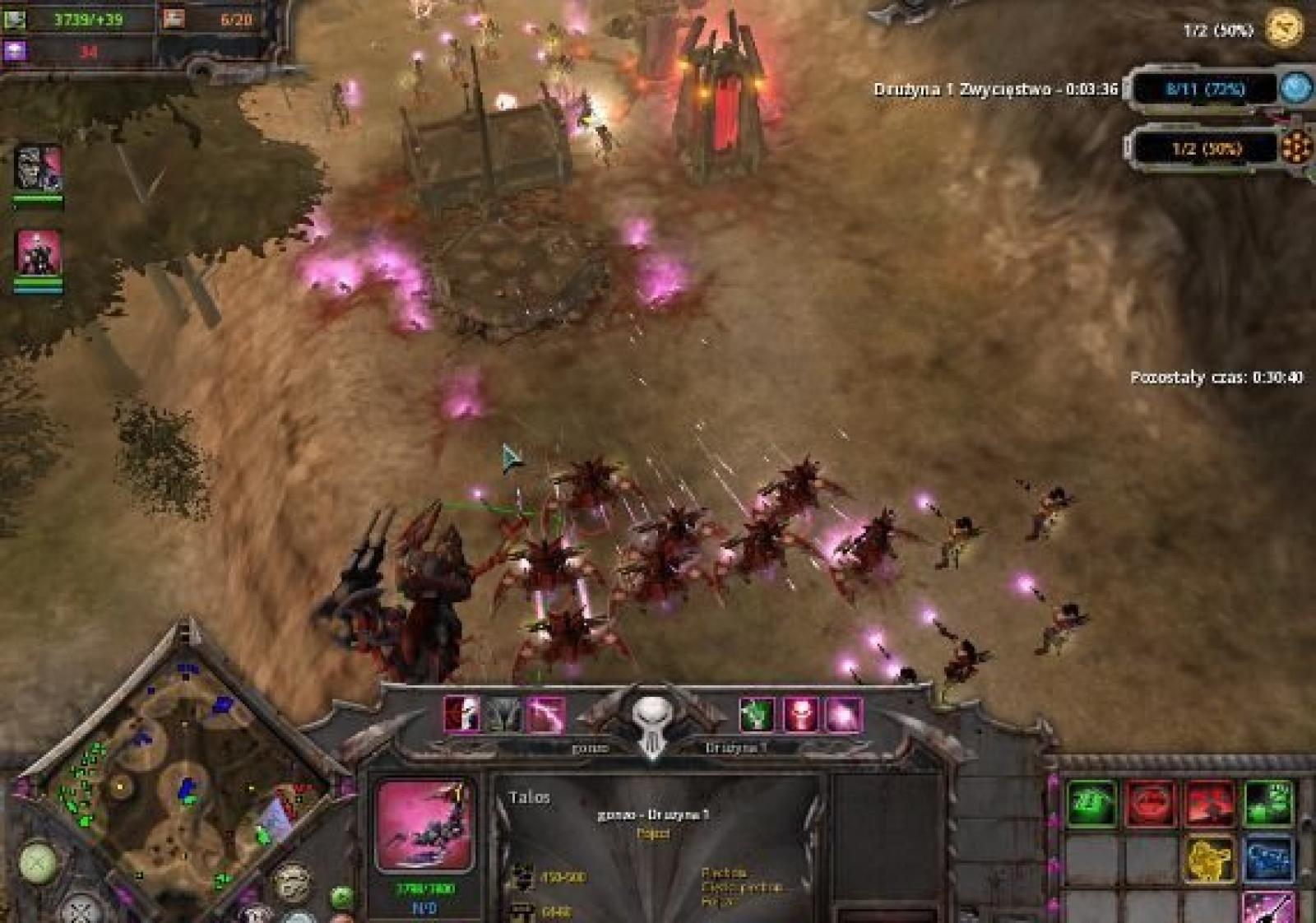The width and height of the screenshot is (1316, 923).
Task: Click the orange dotted objective icon
Action: [1295, 148]
